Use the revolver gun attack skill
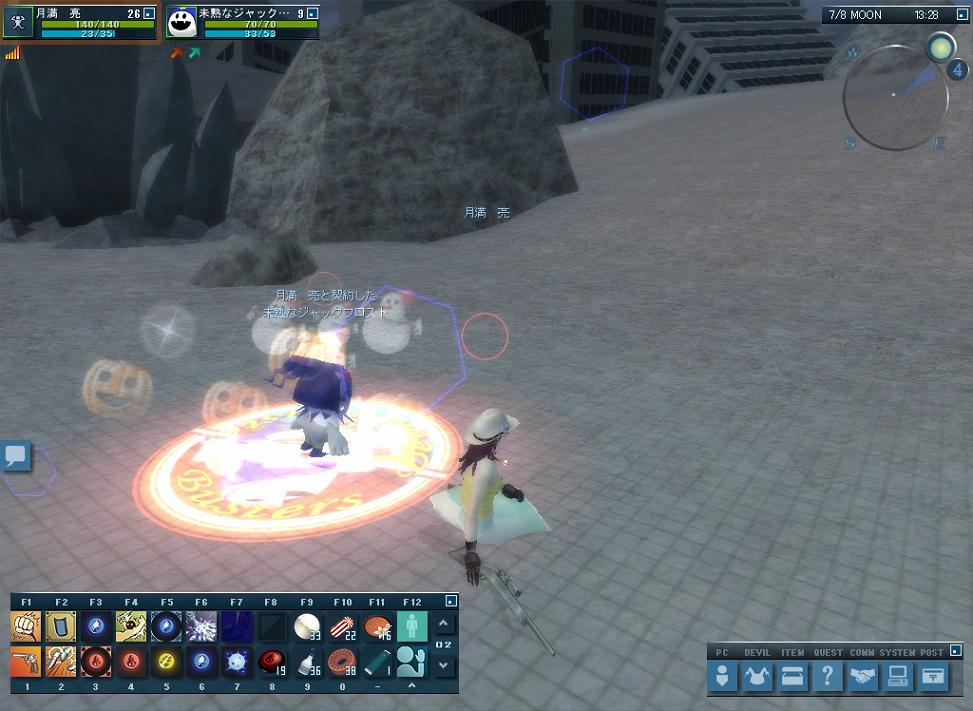The width and height of the screenshot is (973, 711). pos(26,661)
